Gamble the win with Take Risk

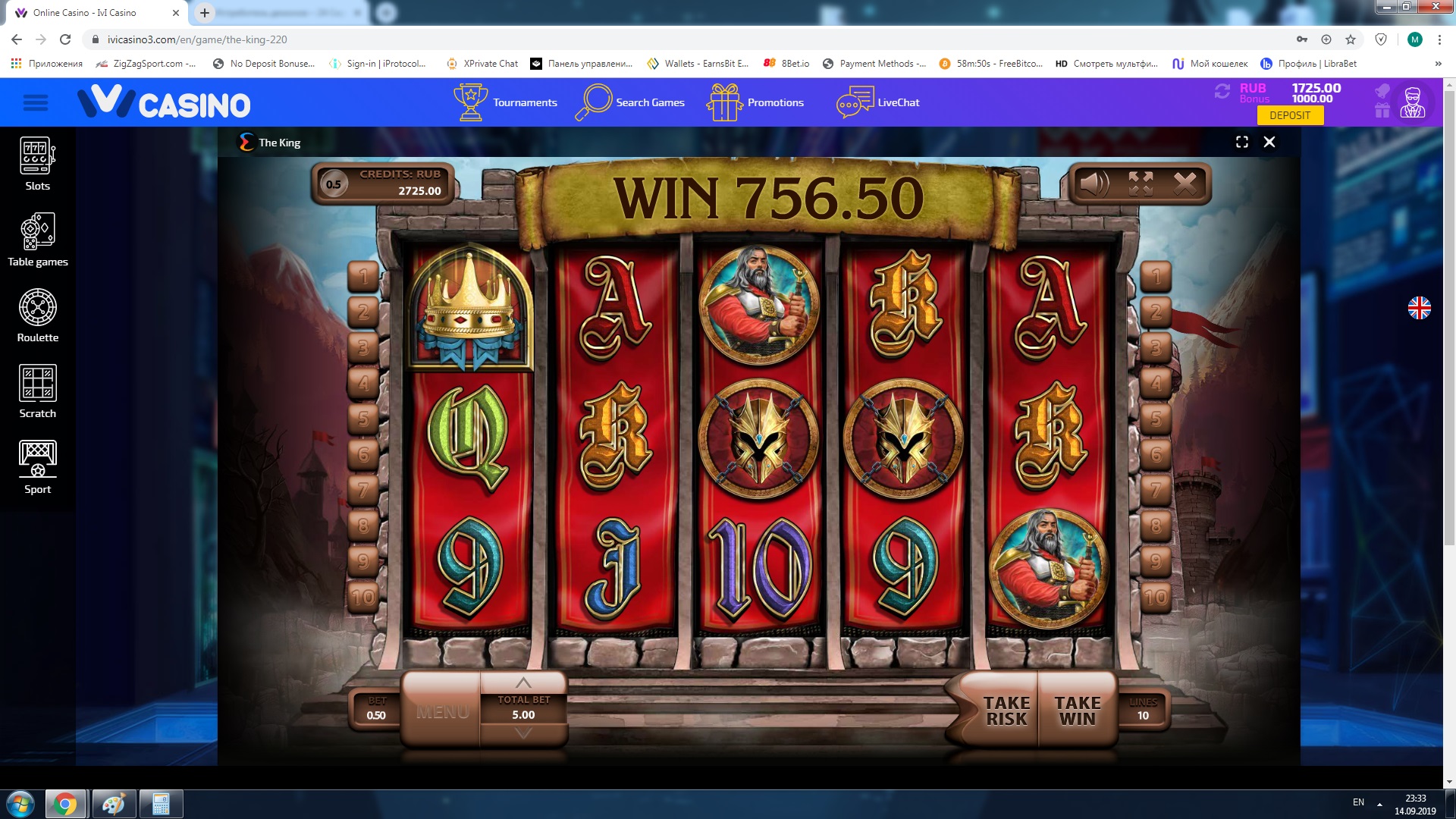[x=1006, y=711]
